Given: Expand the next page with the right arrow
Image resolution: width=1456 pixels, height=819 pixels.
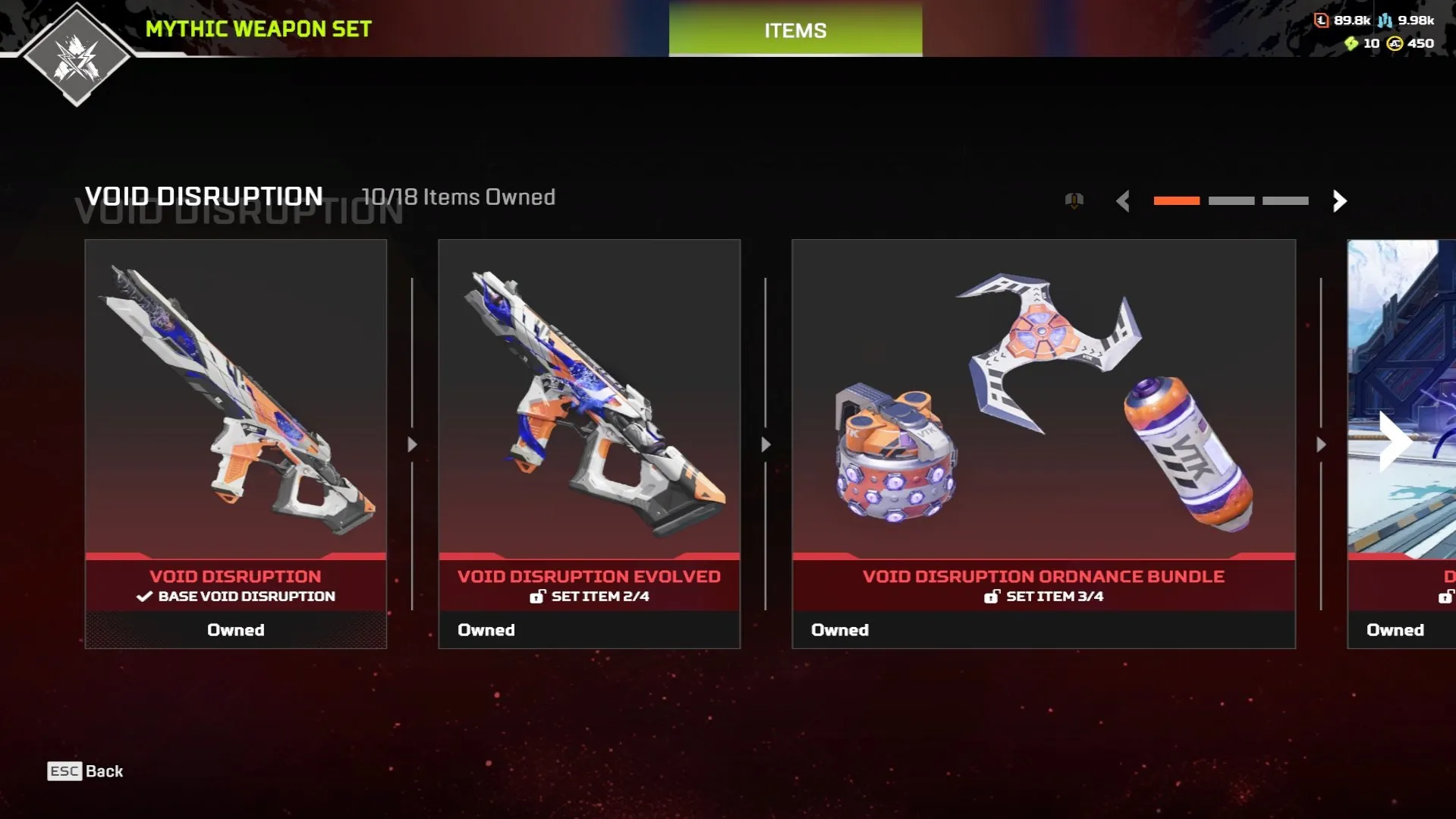Looking at the screenshot, I should [x=1338, y=201].
